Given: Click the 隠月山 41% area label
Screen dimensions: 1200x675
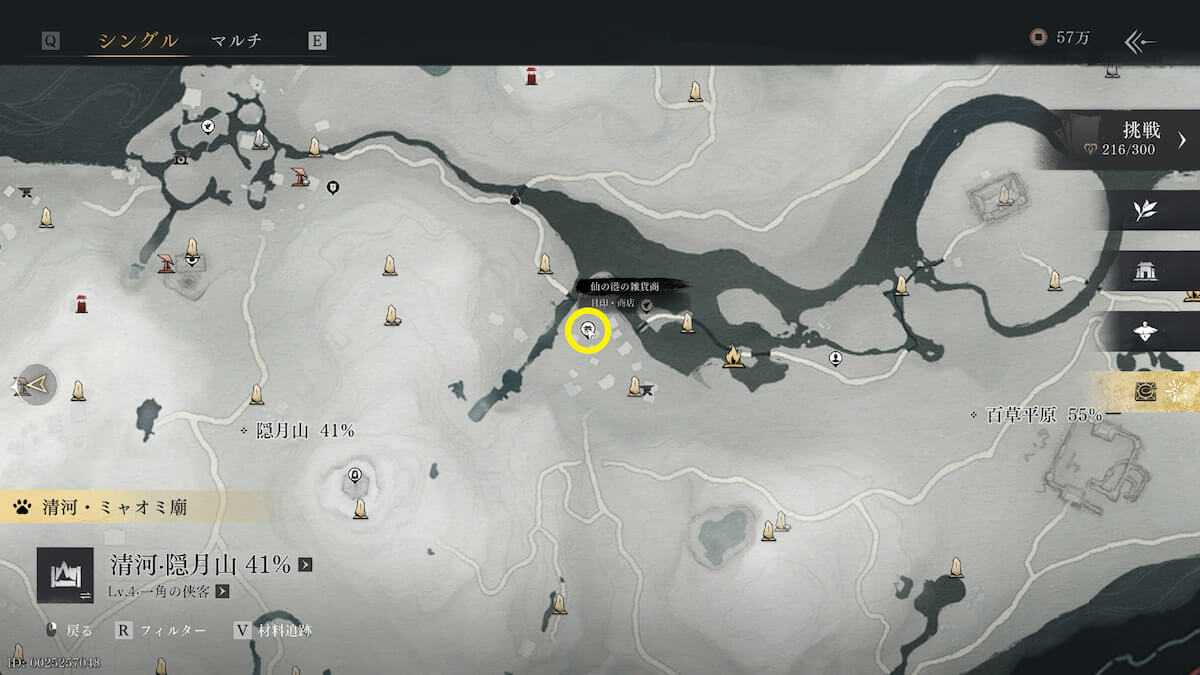Looking at the screenshot, I should (x=297, y=431).
